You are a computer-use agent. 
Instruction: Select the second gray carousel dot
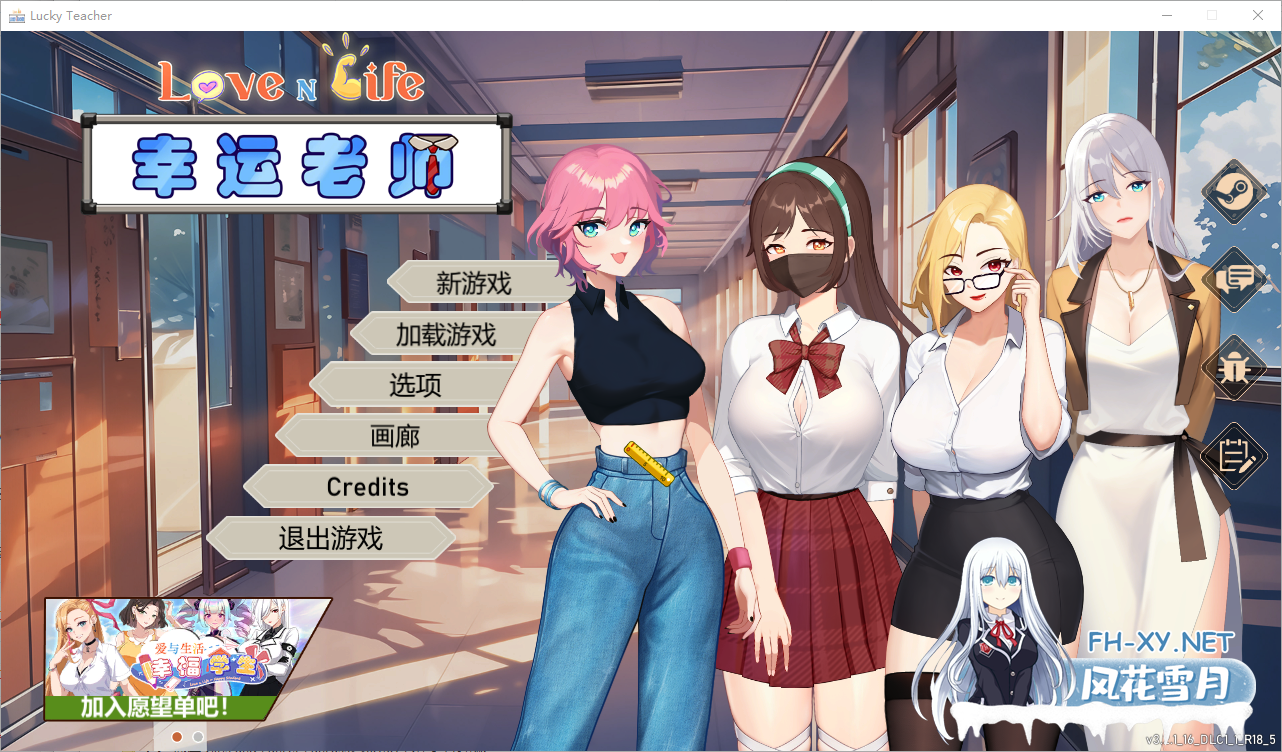click(x=197, y=737)
